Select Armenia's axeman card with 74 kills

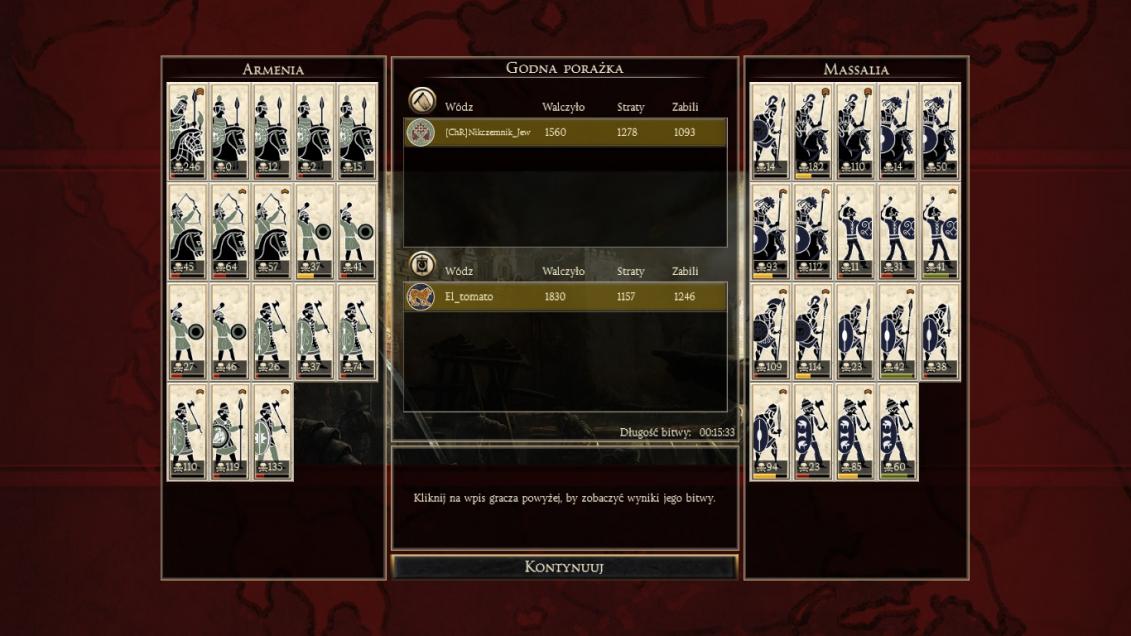click(x=356, y=331)
